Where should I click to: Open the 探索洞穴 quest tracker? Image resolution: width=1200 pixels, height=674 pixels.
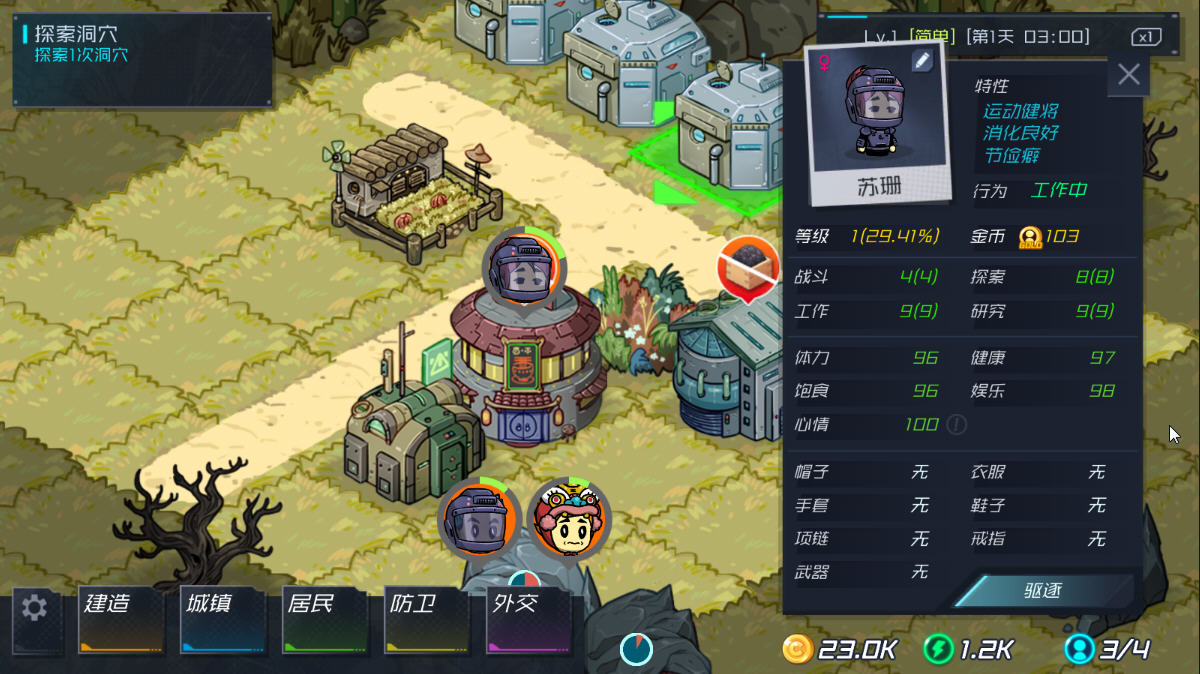point(142,59)
